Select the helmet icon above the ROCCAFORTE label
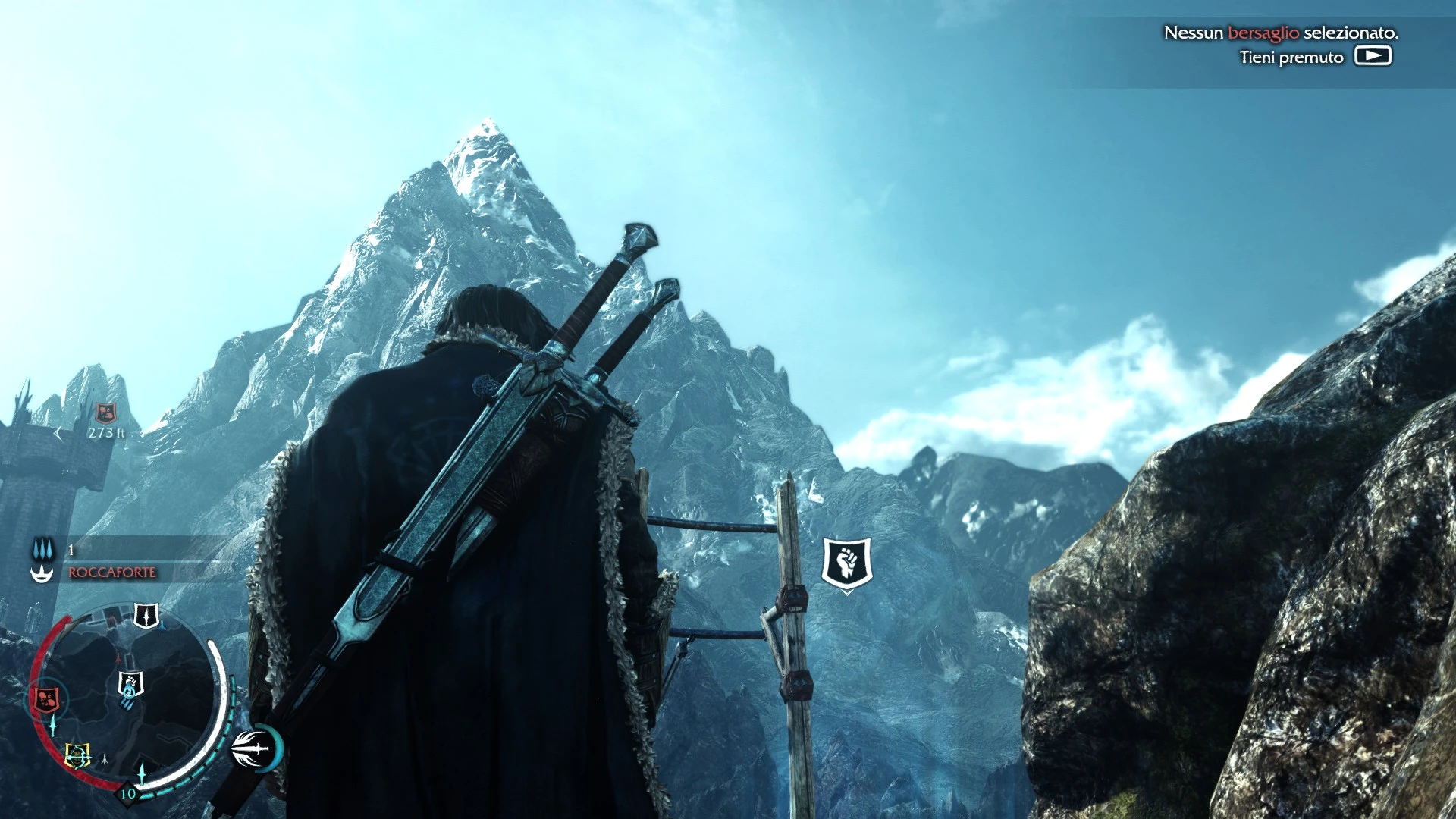The width and height of the screenshot is (1456, 819). pos(43,572)
